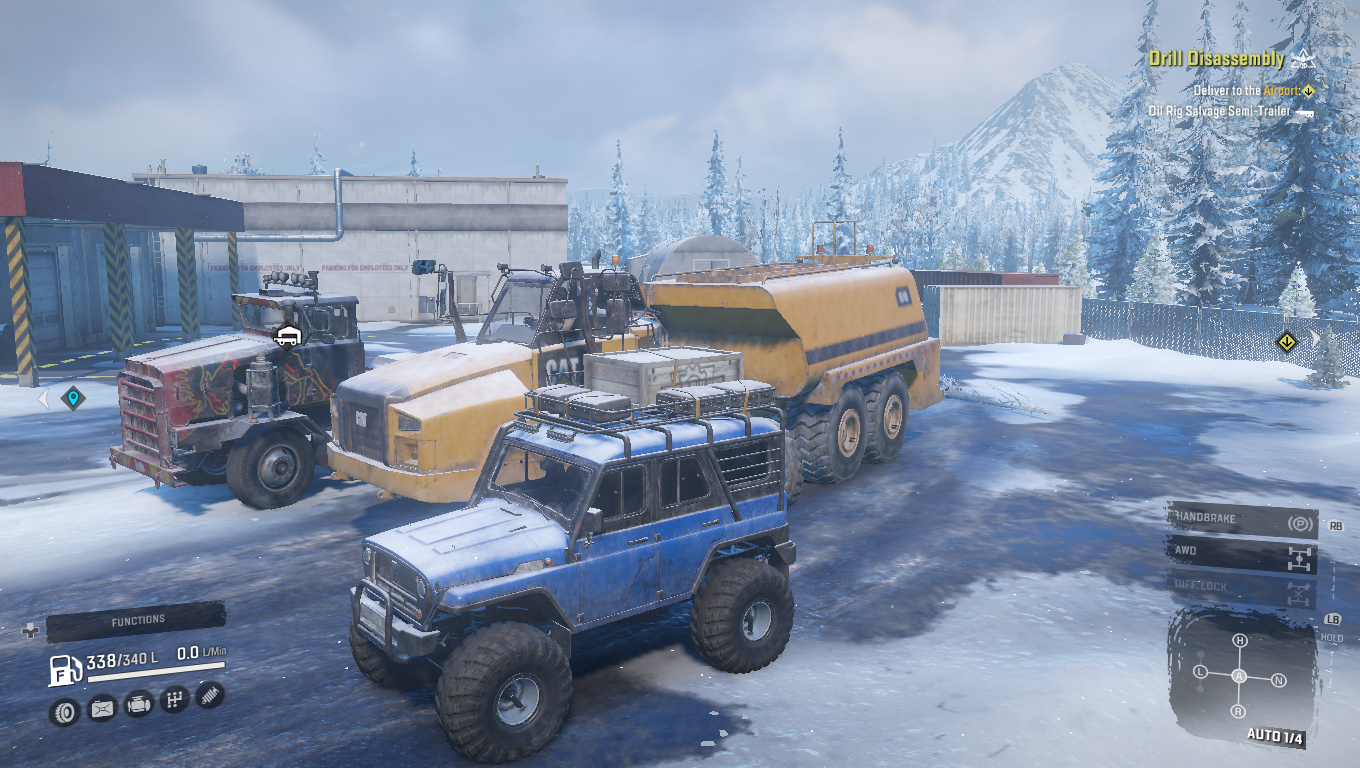This screenshot has height=768, width=1360.
Task: Click the suspension spring damage icon
Action: (210, 695)
